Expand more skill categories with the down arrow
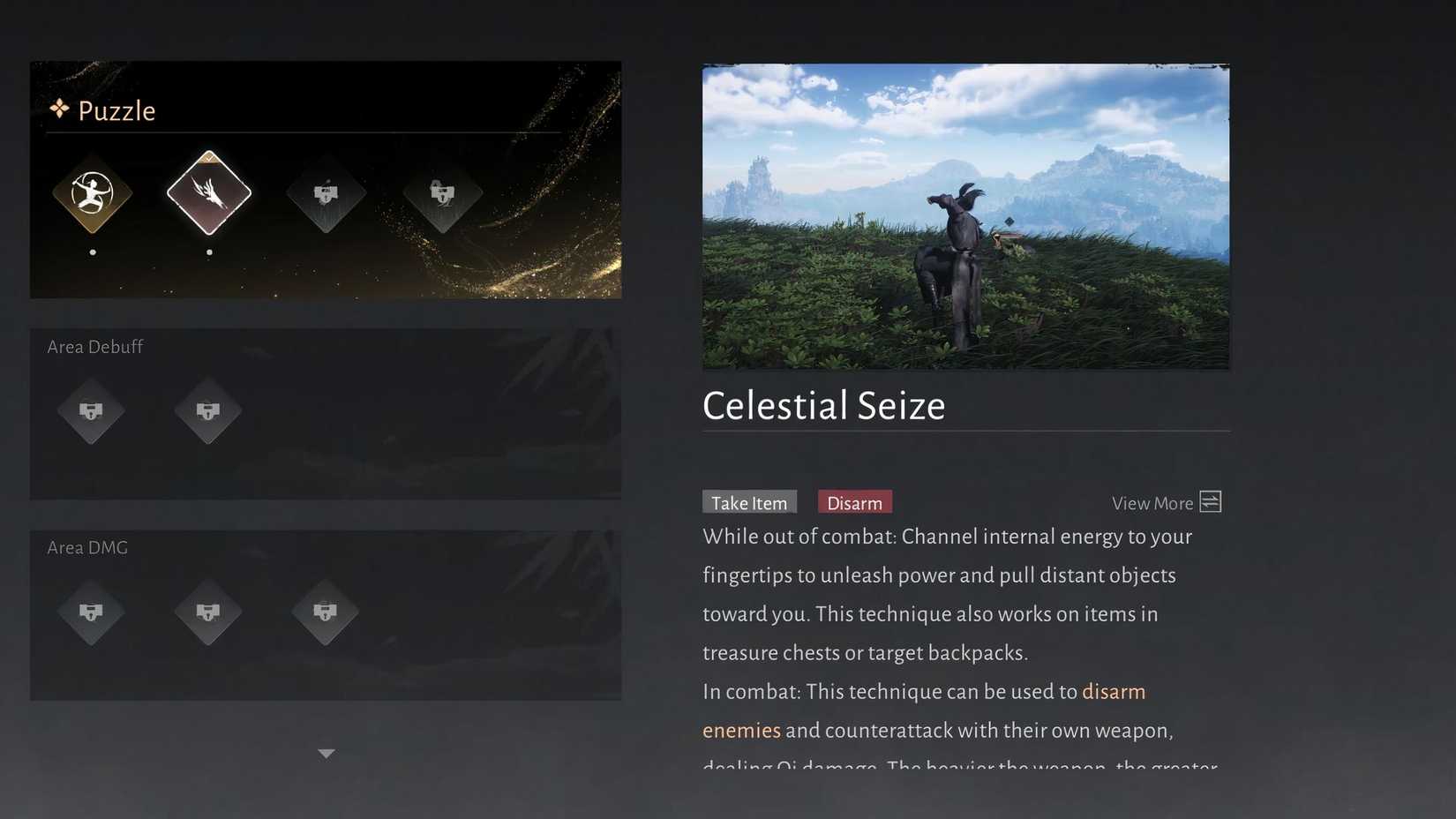This screenshot has width=1456, height=819. point(326,753)
